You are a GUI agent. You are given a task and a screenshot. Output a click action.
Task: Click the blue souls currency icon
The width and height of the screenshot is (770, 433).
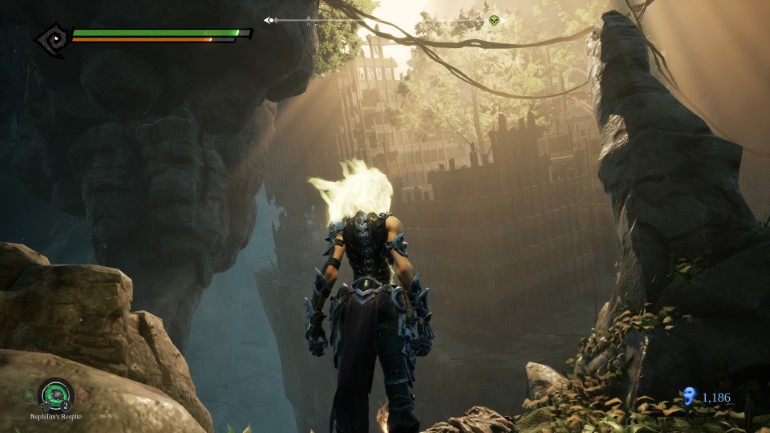tap(689, 397)
